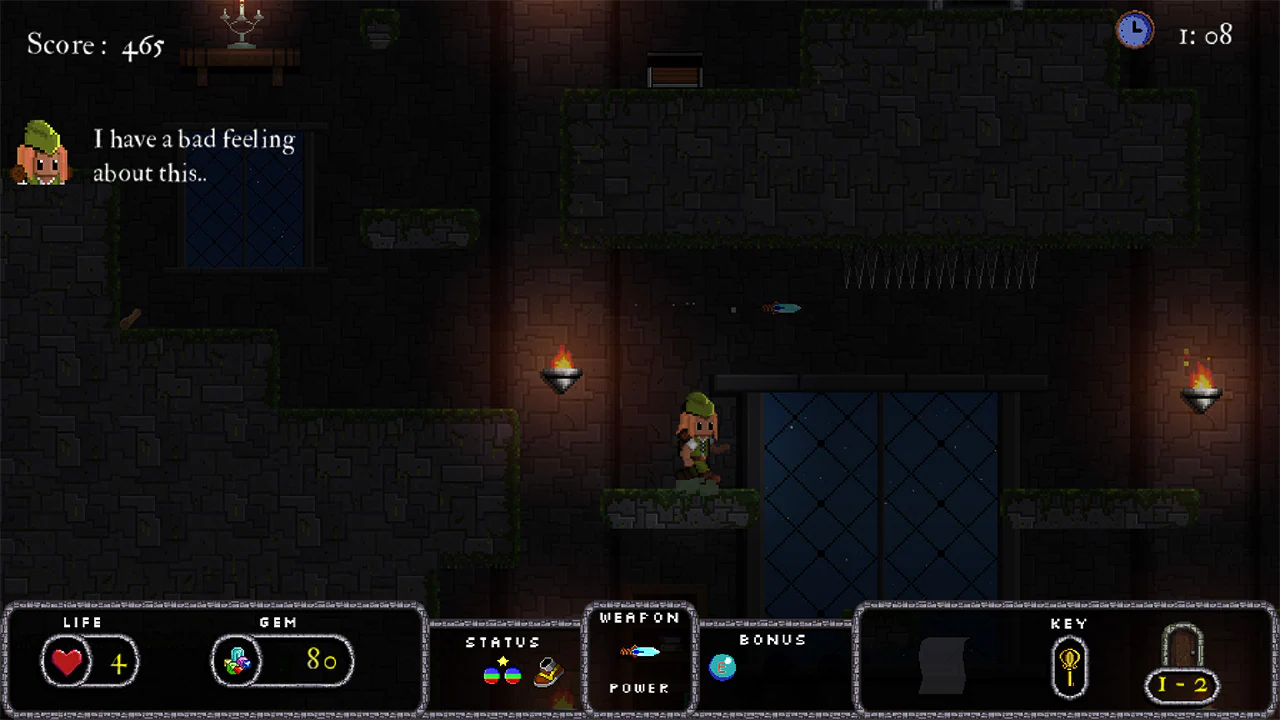1280x720 pixels.
Task: Dismiss the bad feeling dialogue text
Action: click(x=194, y=156)
